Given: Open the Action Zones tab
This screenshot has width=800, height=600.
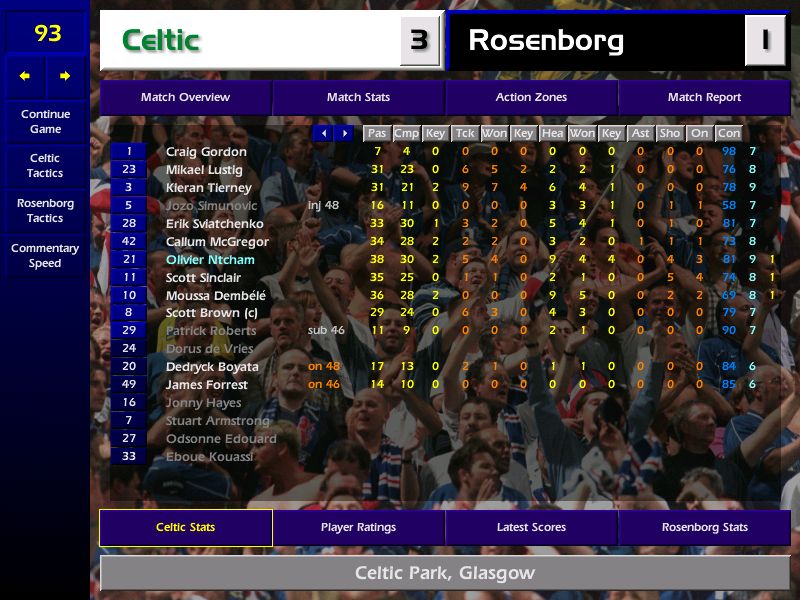Looking at the screenshot, I should (531, 98).
